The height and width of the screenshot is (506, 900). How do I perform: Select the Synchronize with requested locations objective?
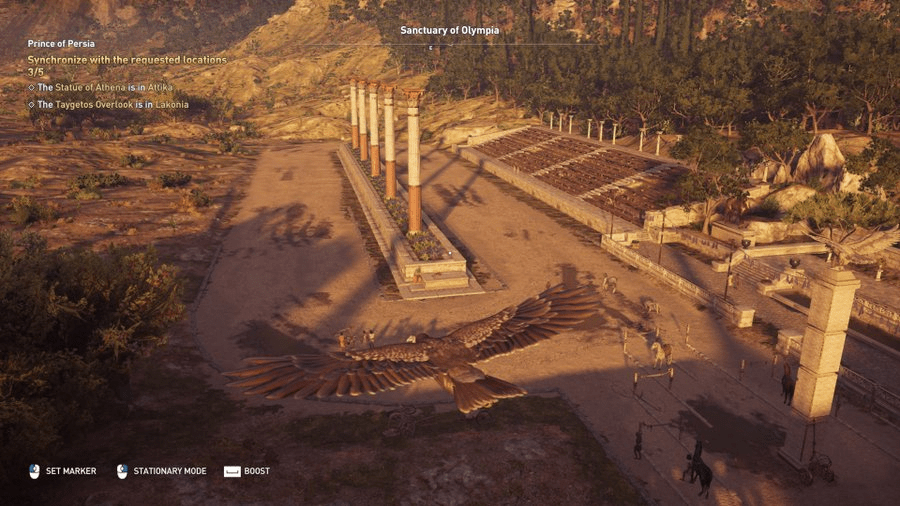126,60
